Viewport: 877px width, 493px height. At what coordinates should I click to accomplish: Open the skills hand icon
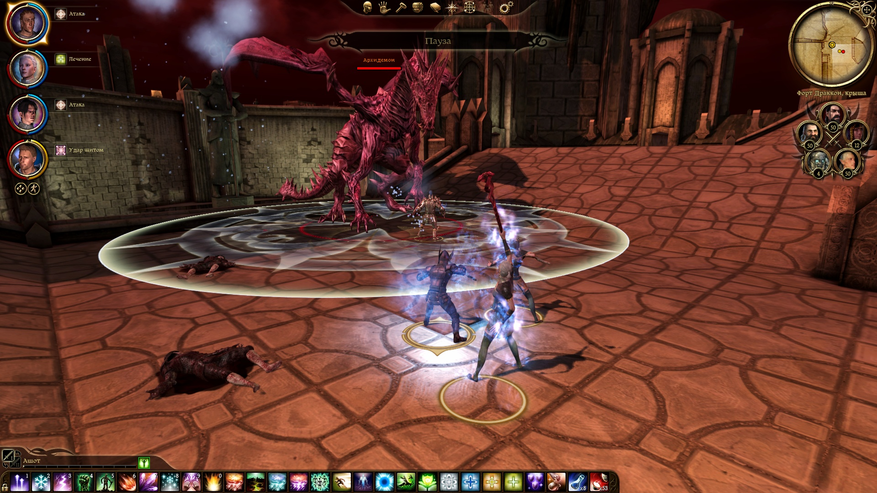383,8
